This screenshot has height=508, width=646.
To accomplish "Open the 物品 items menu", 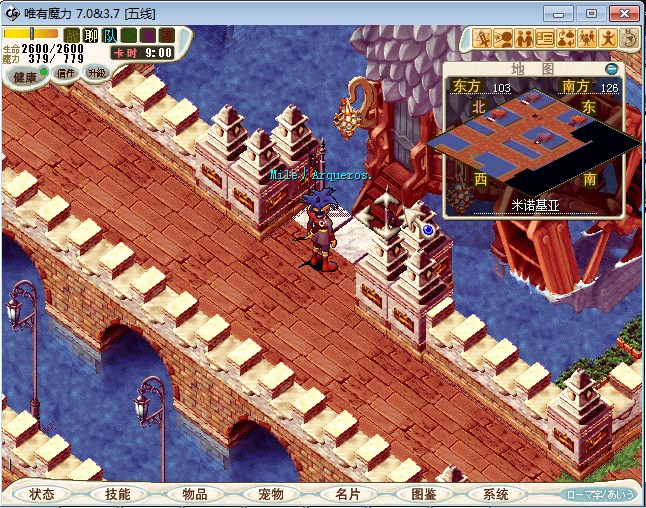I will [194, 494].
